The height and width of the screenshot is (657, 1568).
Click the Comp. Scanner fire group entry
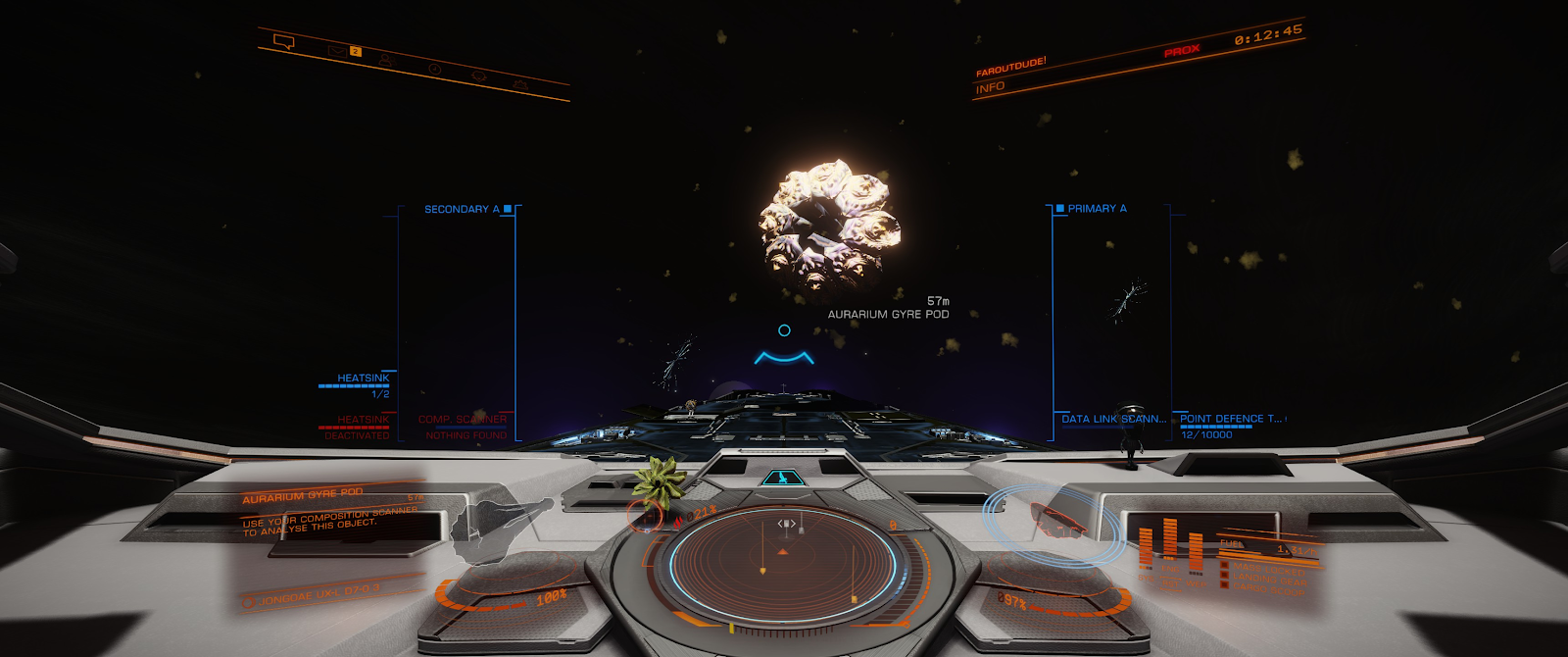coord(462,420)
